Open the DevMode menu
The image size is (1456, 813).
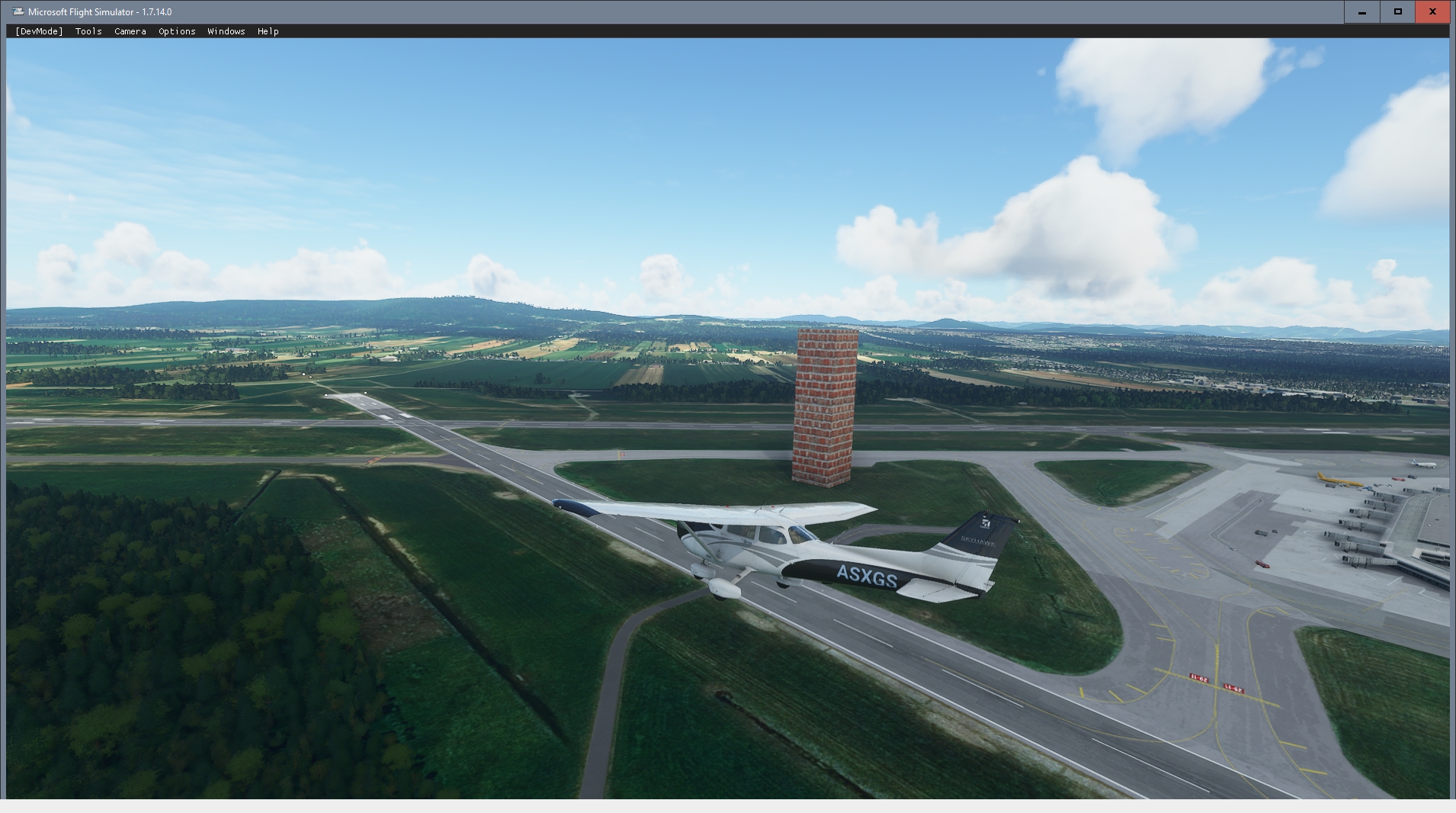click(x=39, y=31)
